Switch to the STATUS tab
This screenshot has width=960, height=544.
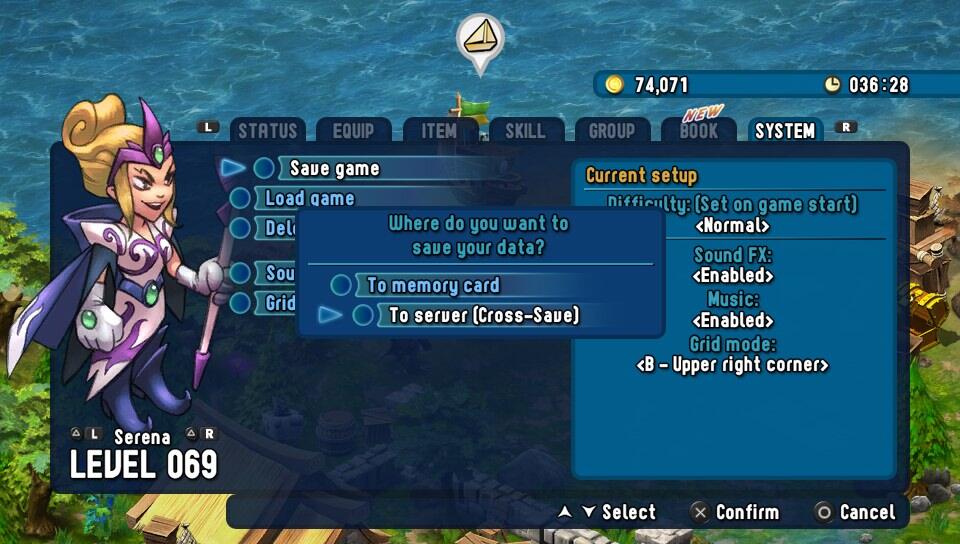pyautogui.click(x=267, y=131)
